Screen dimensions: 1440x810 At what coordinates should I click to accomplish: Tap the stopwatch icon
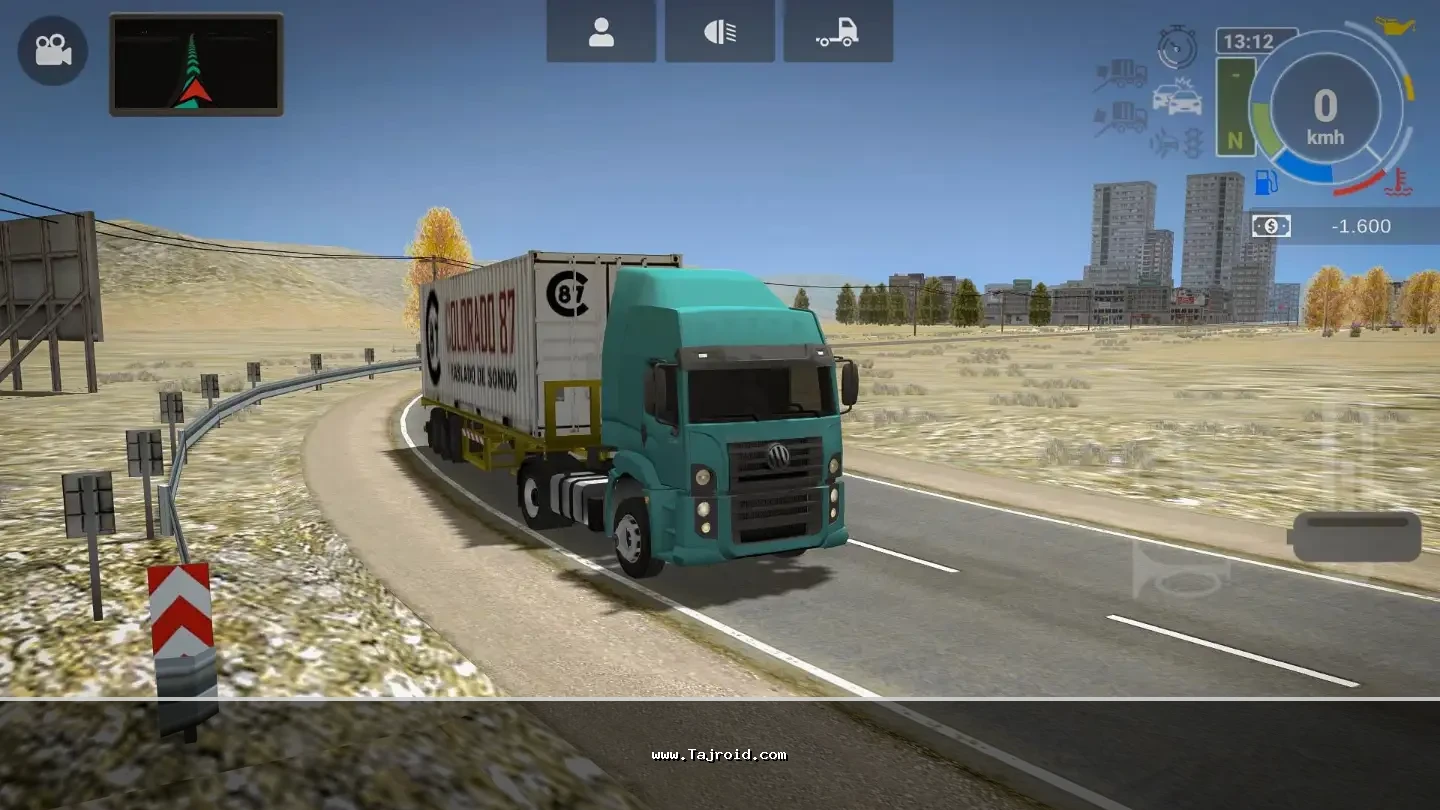[1177, 46]
